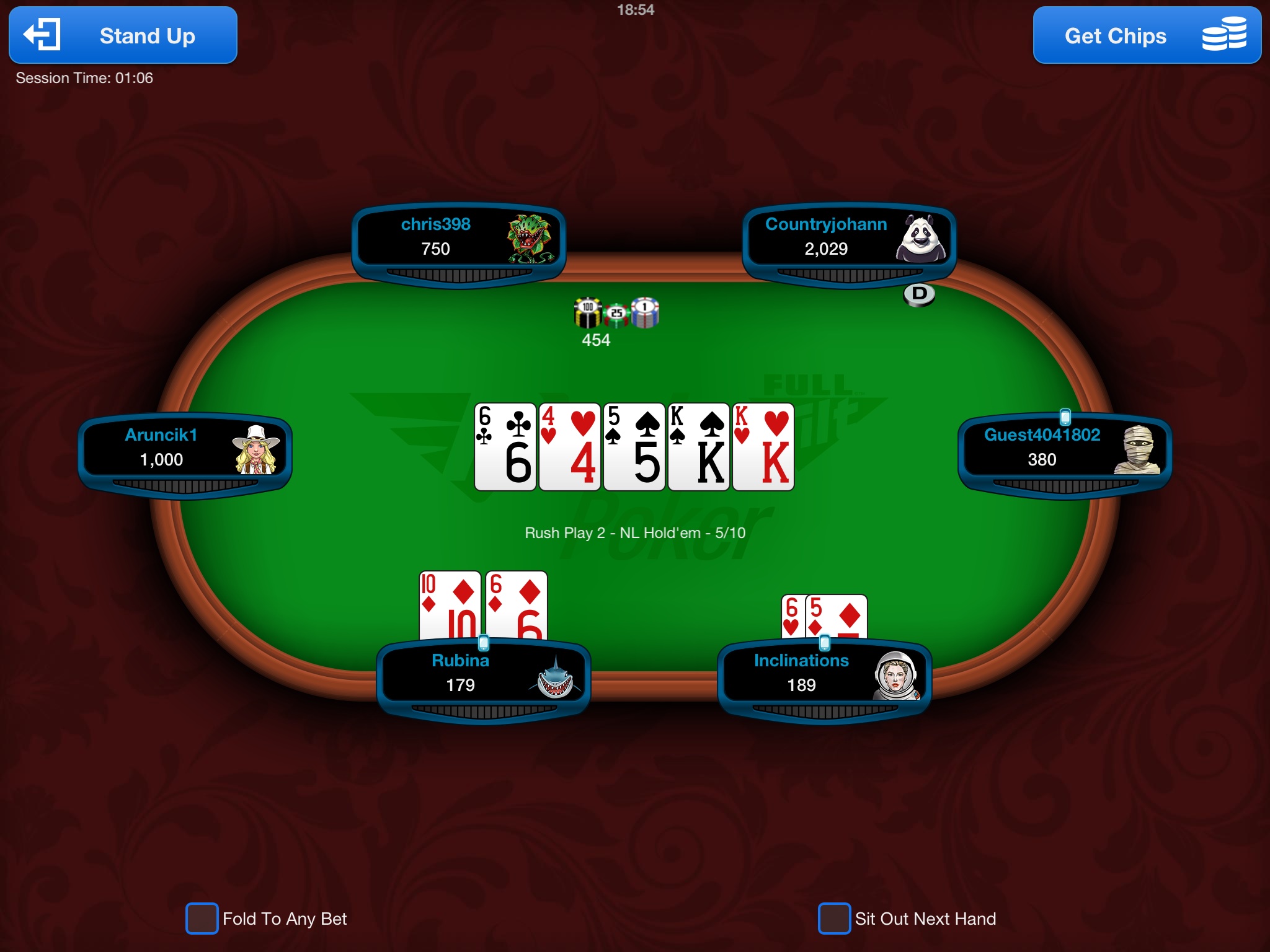Select chris398's player panel
Screen dimensions: 1270x952
[458, 238]
